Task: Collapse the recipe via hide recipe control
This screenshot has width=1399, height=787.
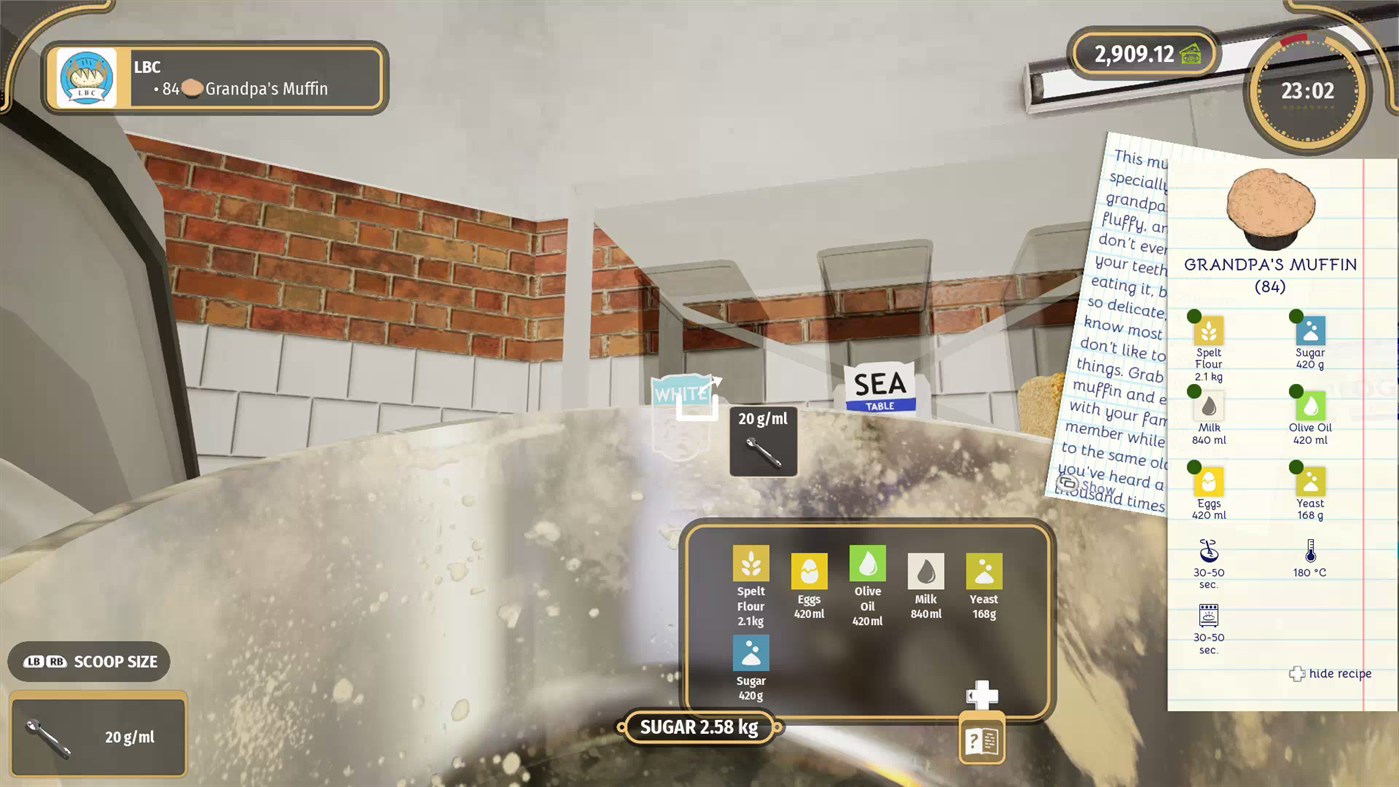Action: point(1330,673)
